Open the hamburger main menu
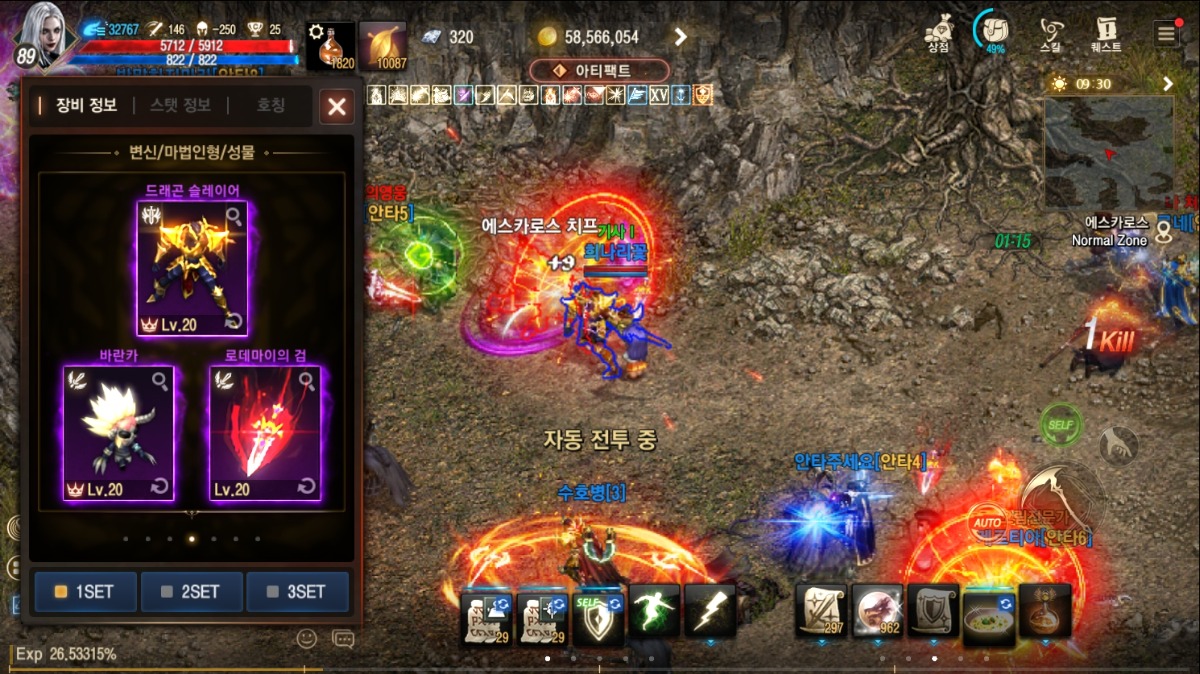1200x674 pixels. click(x=1166, y=34)
